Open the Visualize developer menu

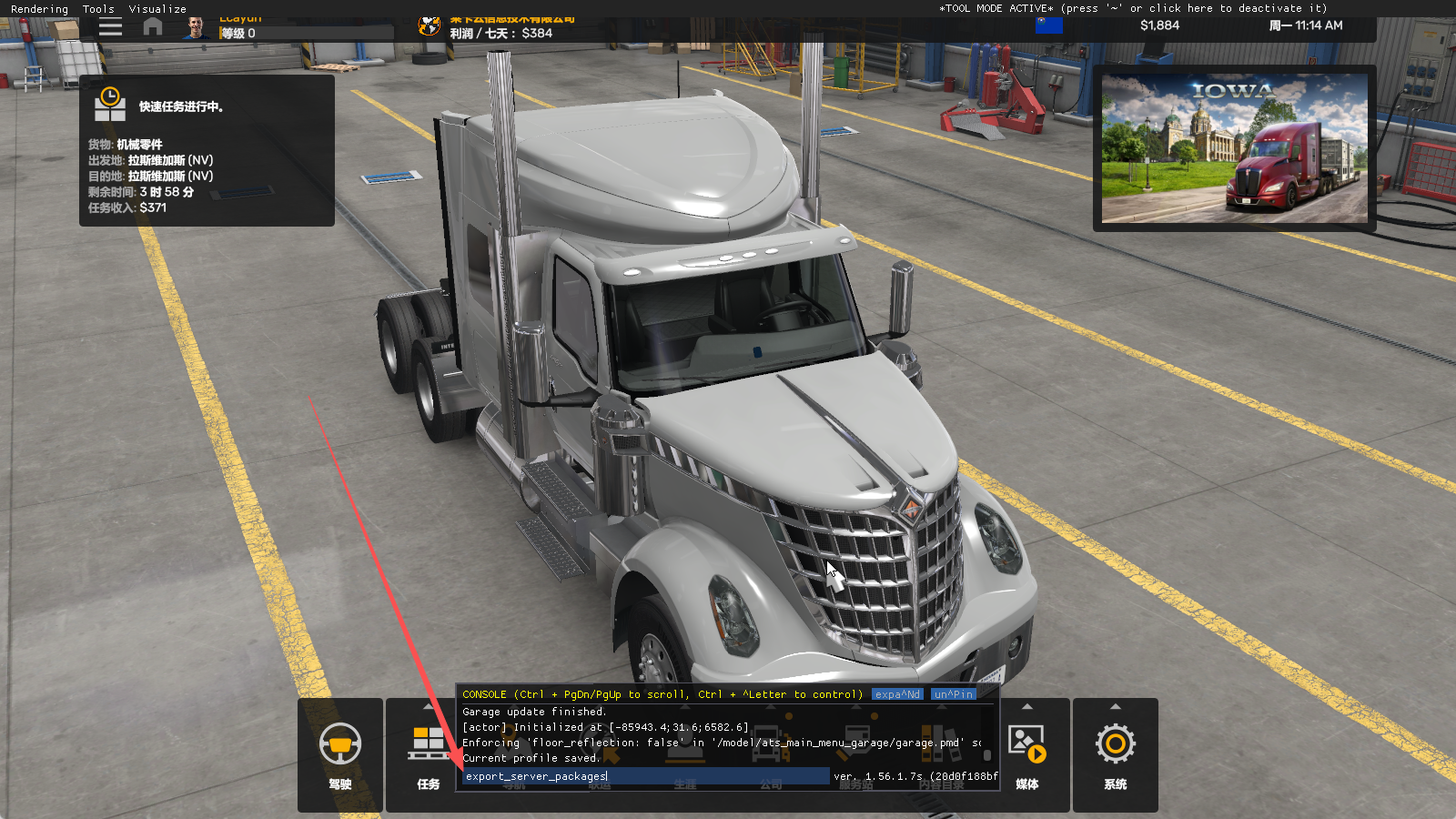(x=157, y=9)
